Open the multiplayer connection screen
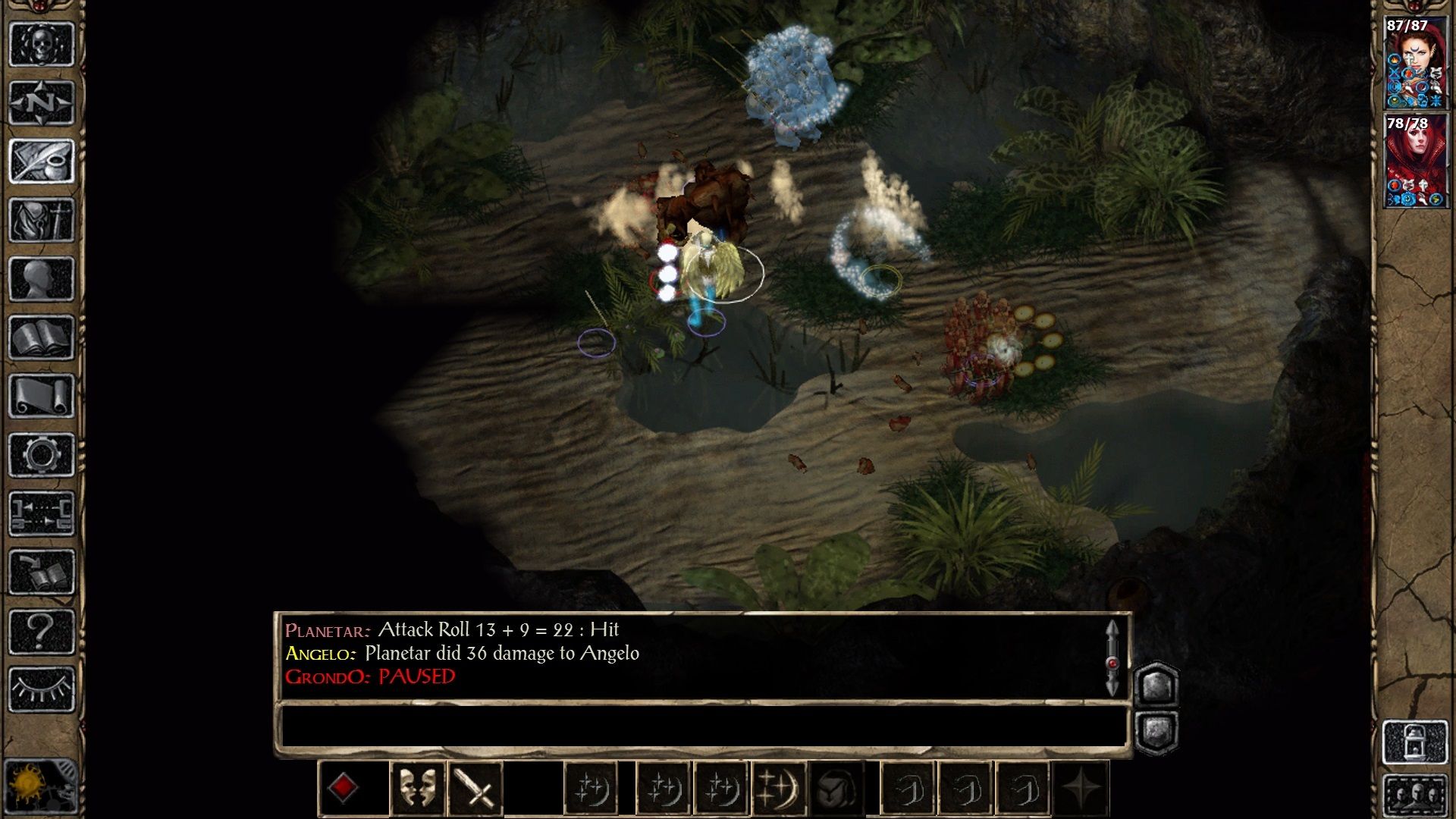This screenshot has height=819, width=1456. pos(42,513)
